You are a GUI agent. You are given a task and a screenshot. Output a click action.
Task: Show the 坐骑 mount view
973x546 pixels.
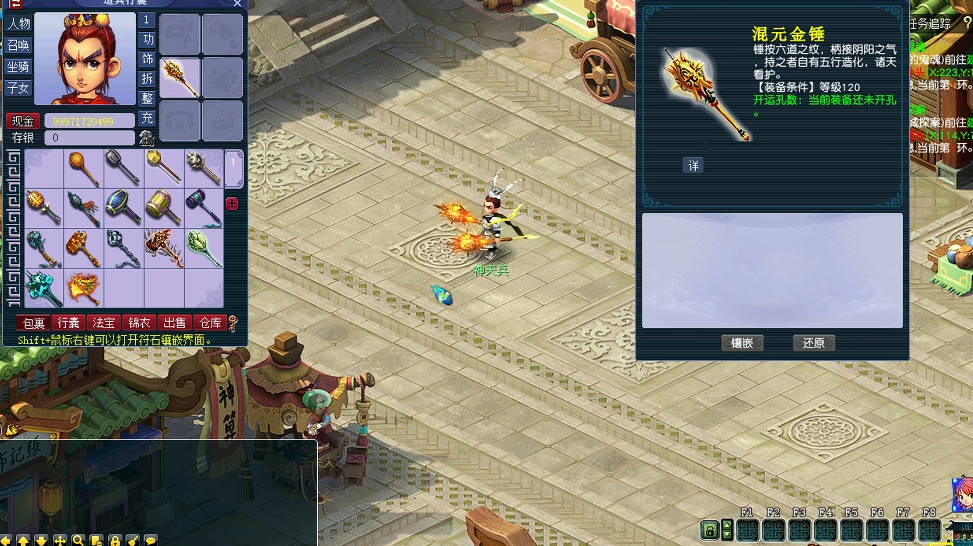[19, 67]
